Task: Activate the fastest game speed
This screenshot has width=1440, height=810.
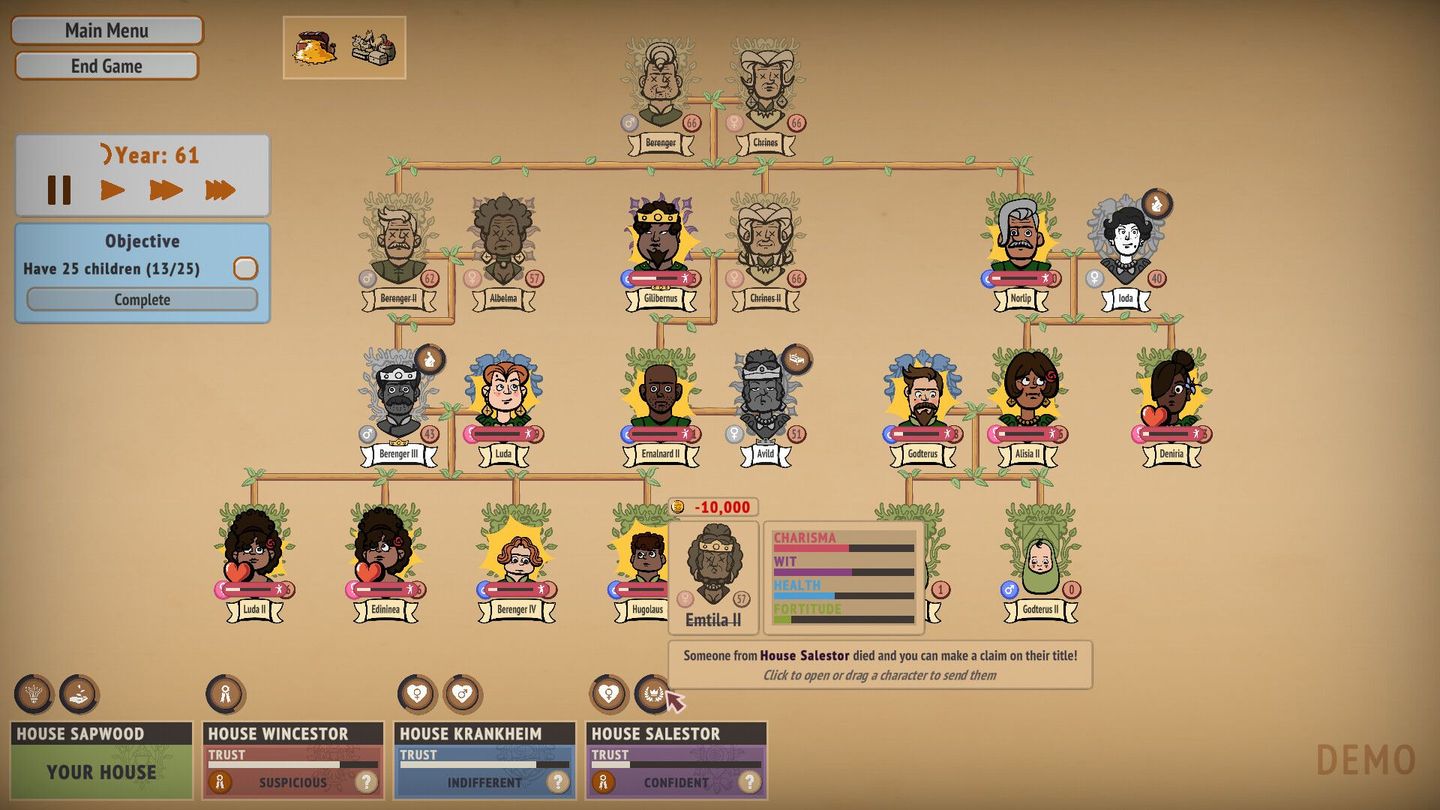Action: (x=218, y=188)
